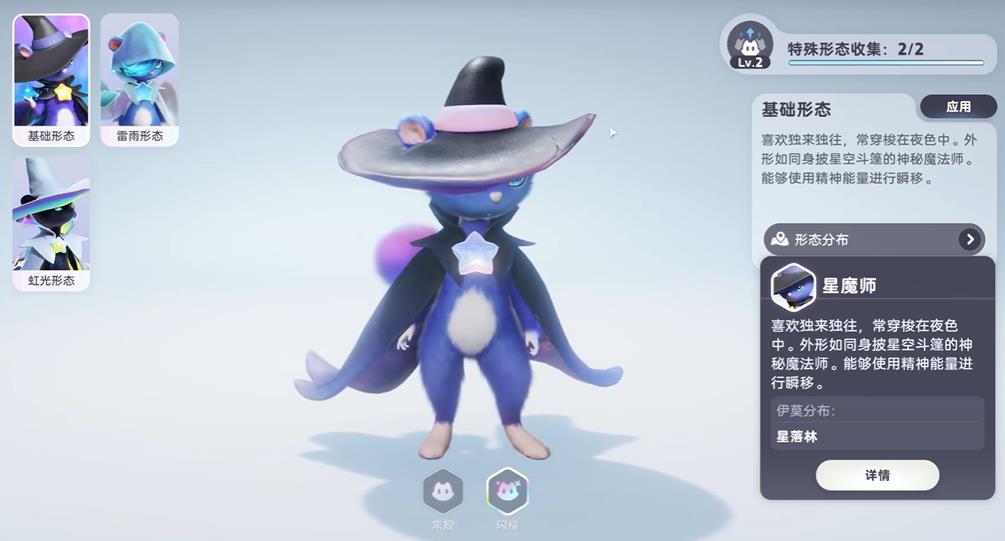The width and height of the screenshot is (1005, 541).
Task: Open the 形态分布 distribution row
Action: (874, 239)
